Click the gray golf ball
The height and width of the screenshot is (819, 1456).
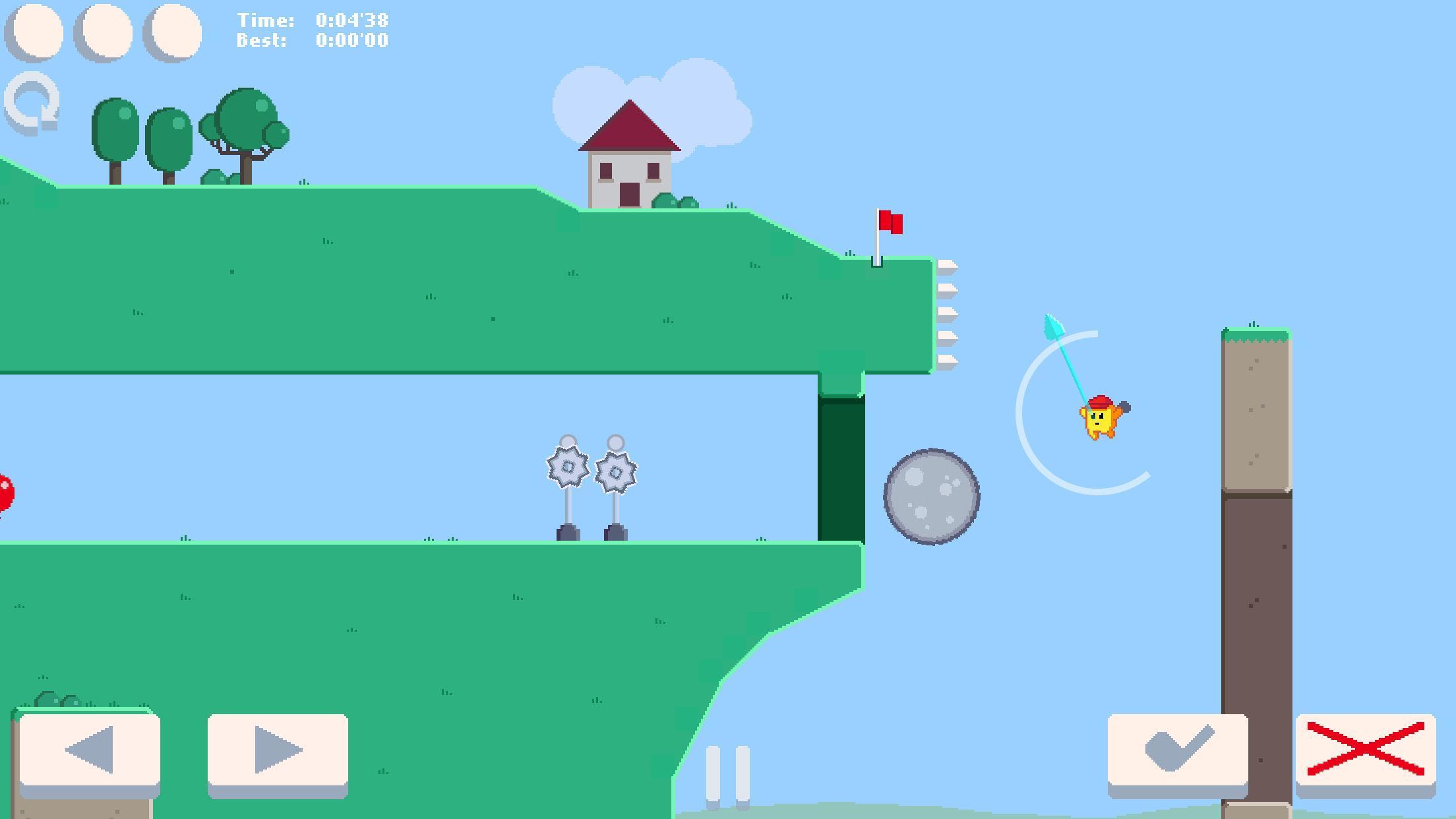930,498
